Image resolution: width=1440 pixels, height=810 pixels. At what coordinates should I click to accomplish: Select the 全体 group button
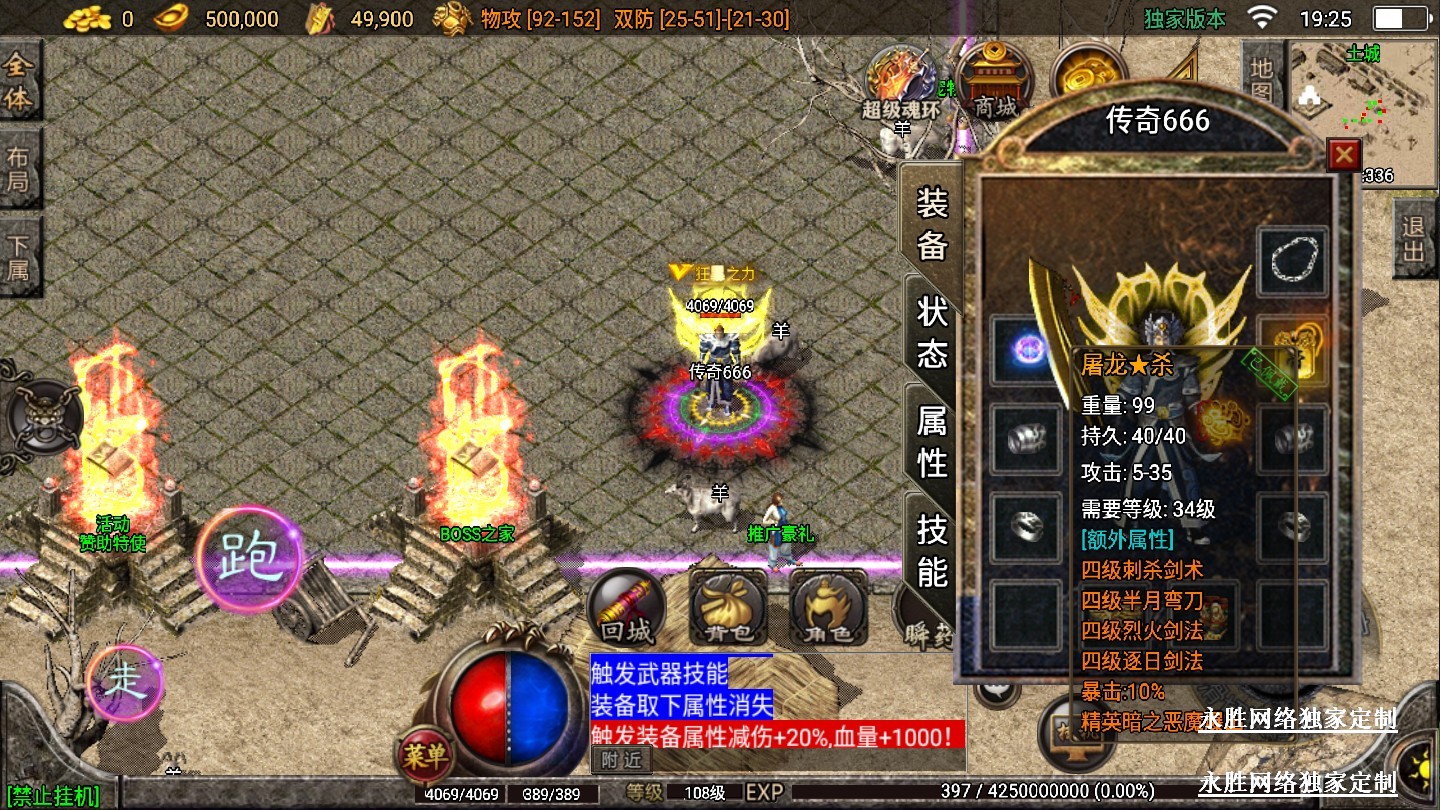20,82
